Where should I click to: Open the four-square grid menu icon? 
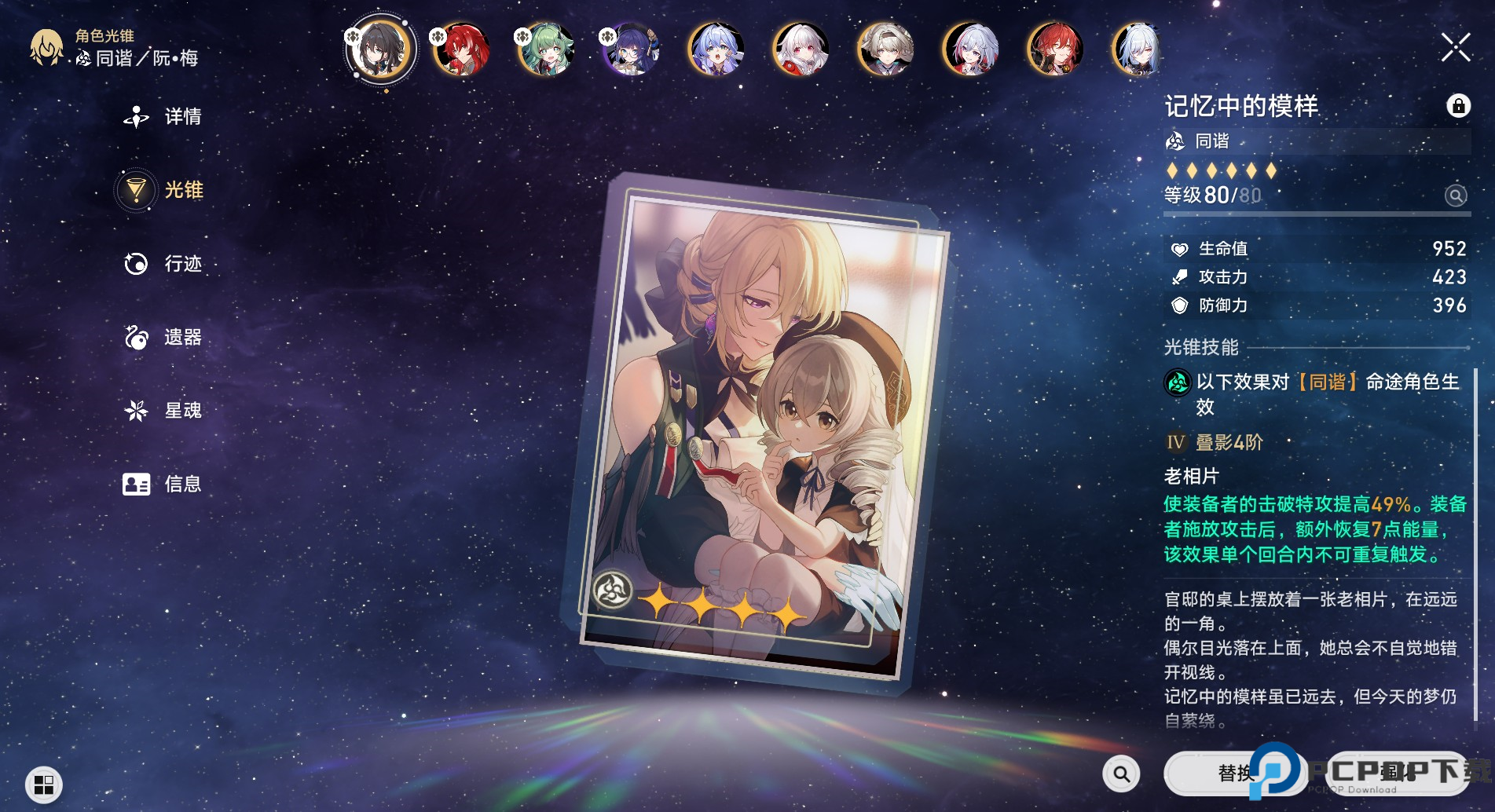(x=44, y=784)
